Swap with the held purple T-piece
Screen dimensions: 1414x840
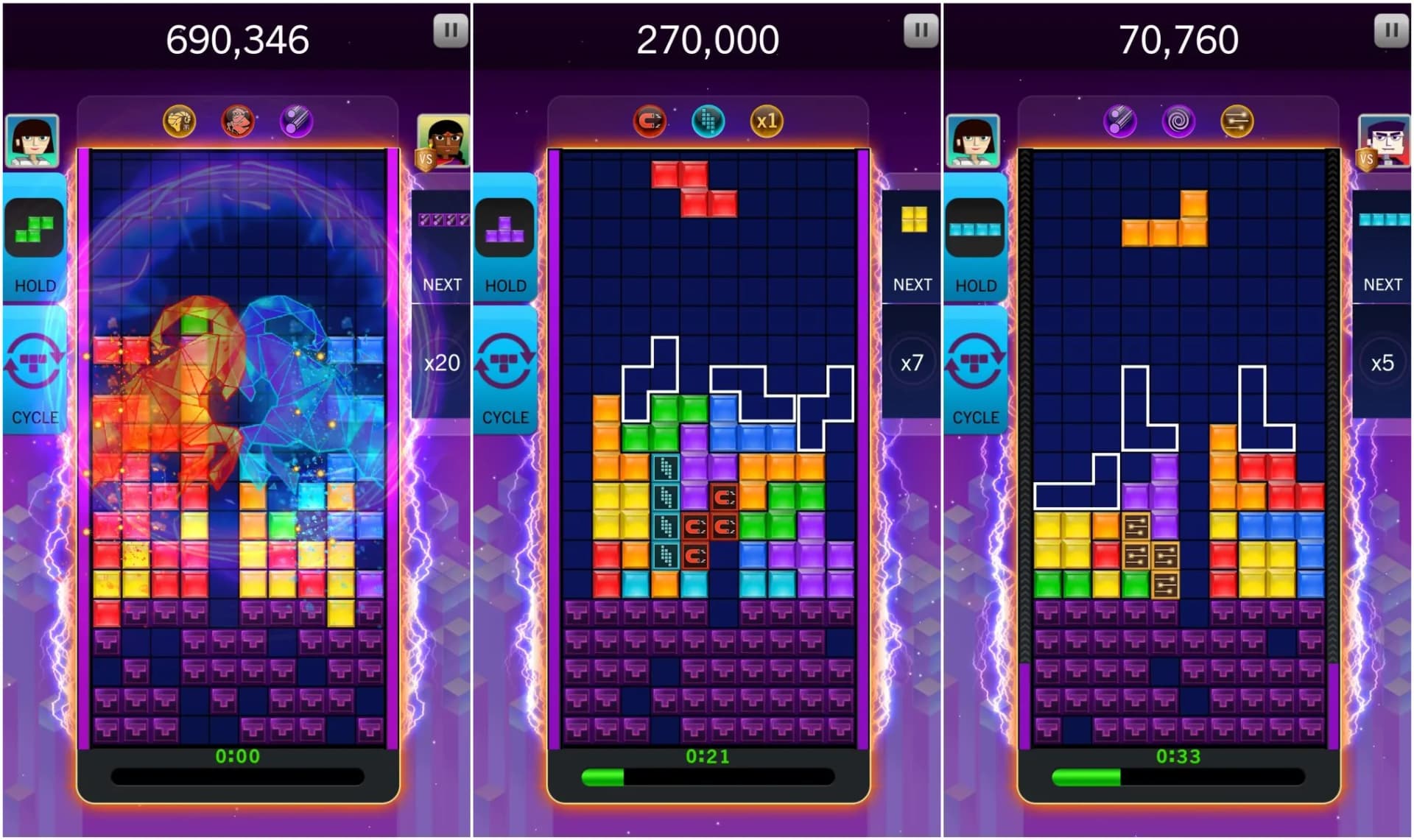point(504,228)
